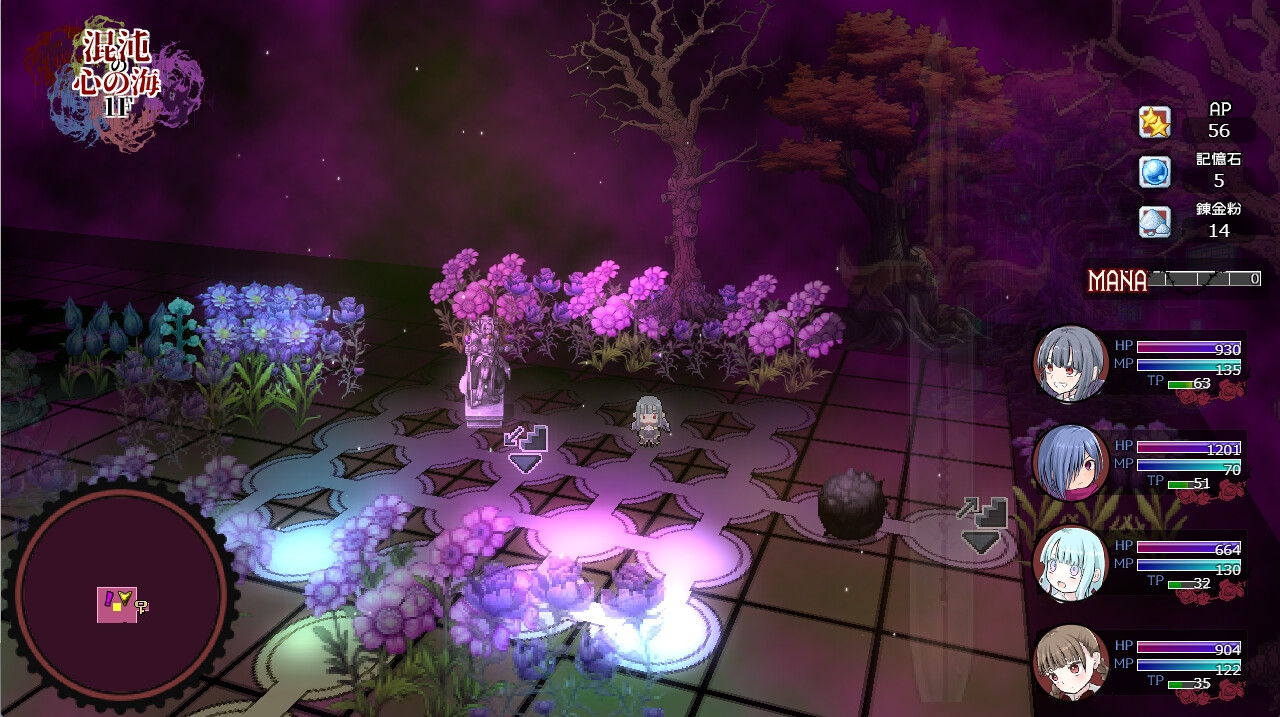Image resolution: width=1280 pixels, height=717 pixels.
Task: Select the dark-haired red-eyed party member portrait
Action: pos(1070,362)
